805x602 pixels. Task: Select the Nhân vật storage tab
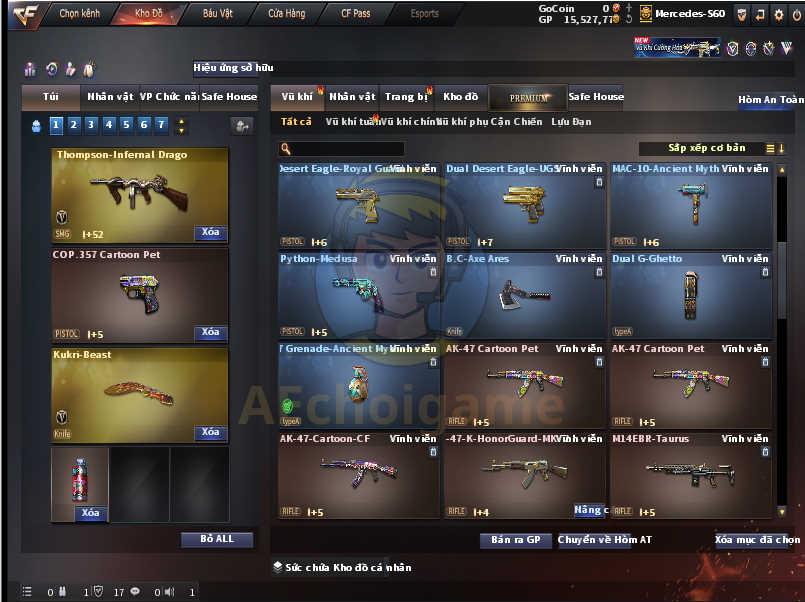click(x=352, y=97)
